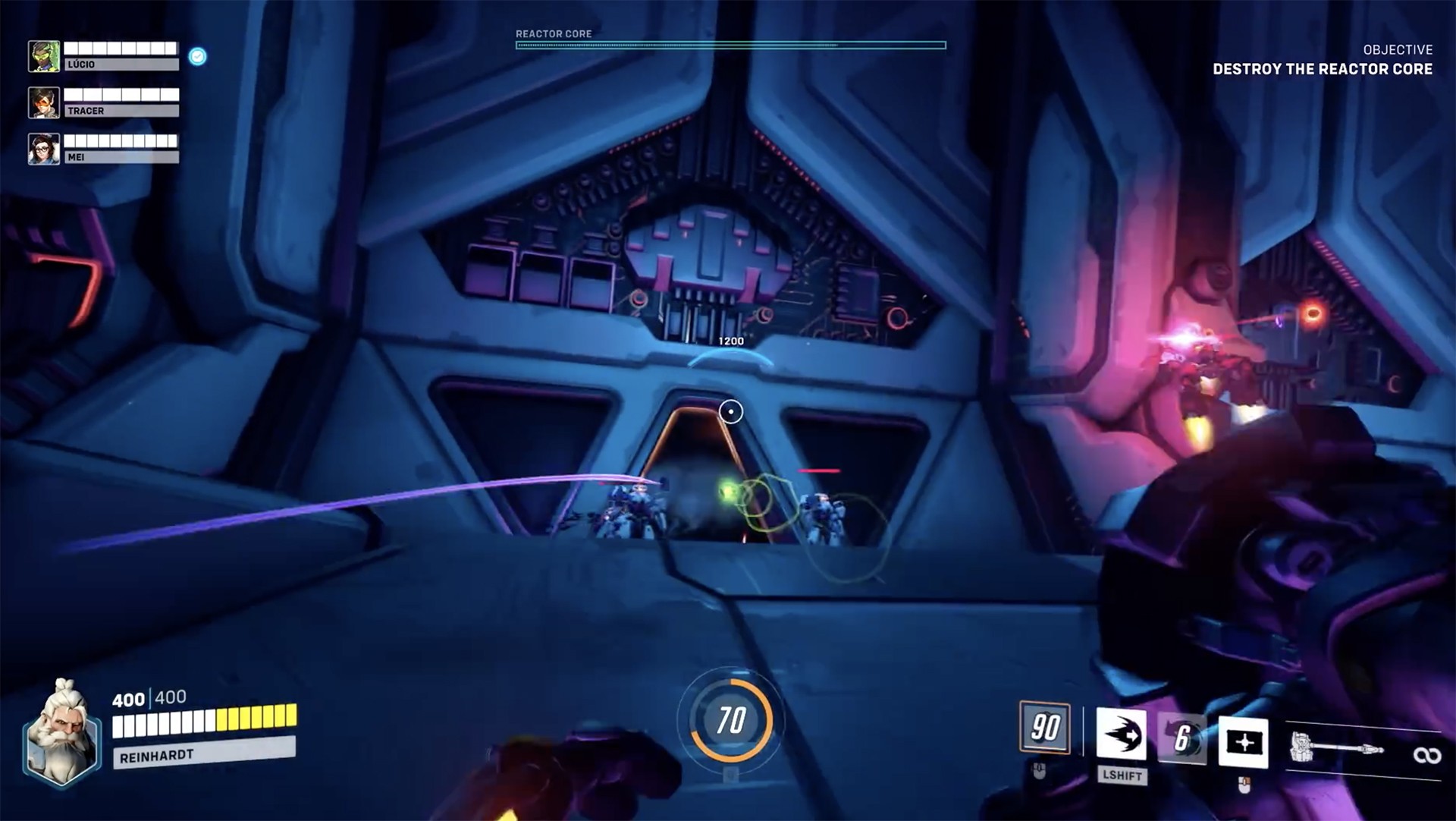Screen dimensions: 1456x821
Task: Select Tracer's teammate portrait
Action: [x=44, y=103]
